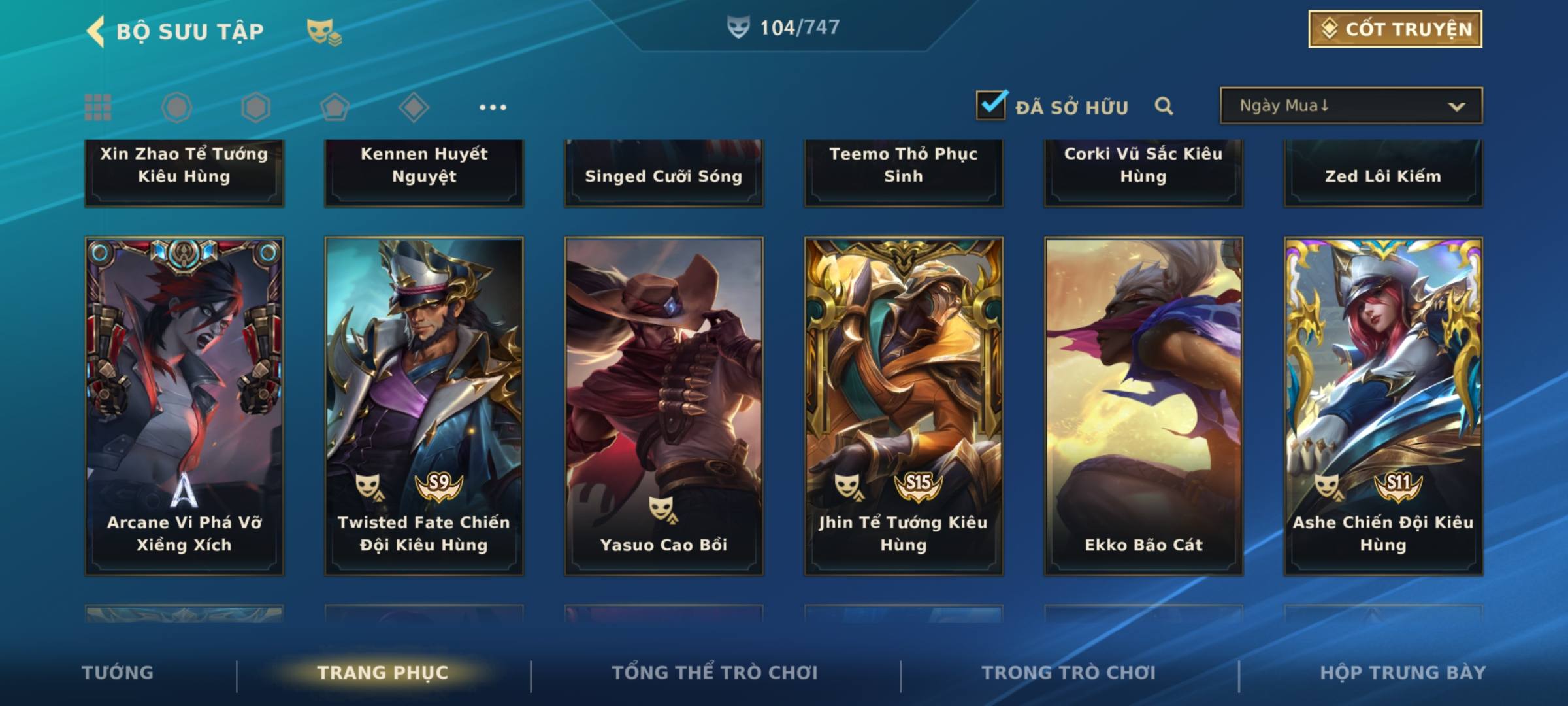Open the Cốt Truyện button
Screen dimensions: 1568x706
click(1395, 29)
